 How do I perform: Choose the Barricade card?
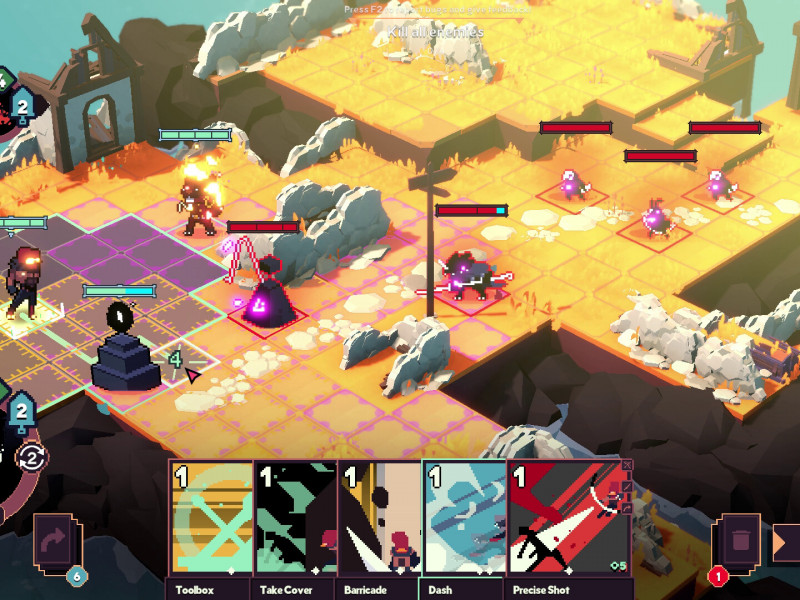[x=379, y=520]
